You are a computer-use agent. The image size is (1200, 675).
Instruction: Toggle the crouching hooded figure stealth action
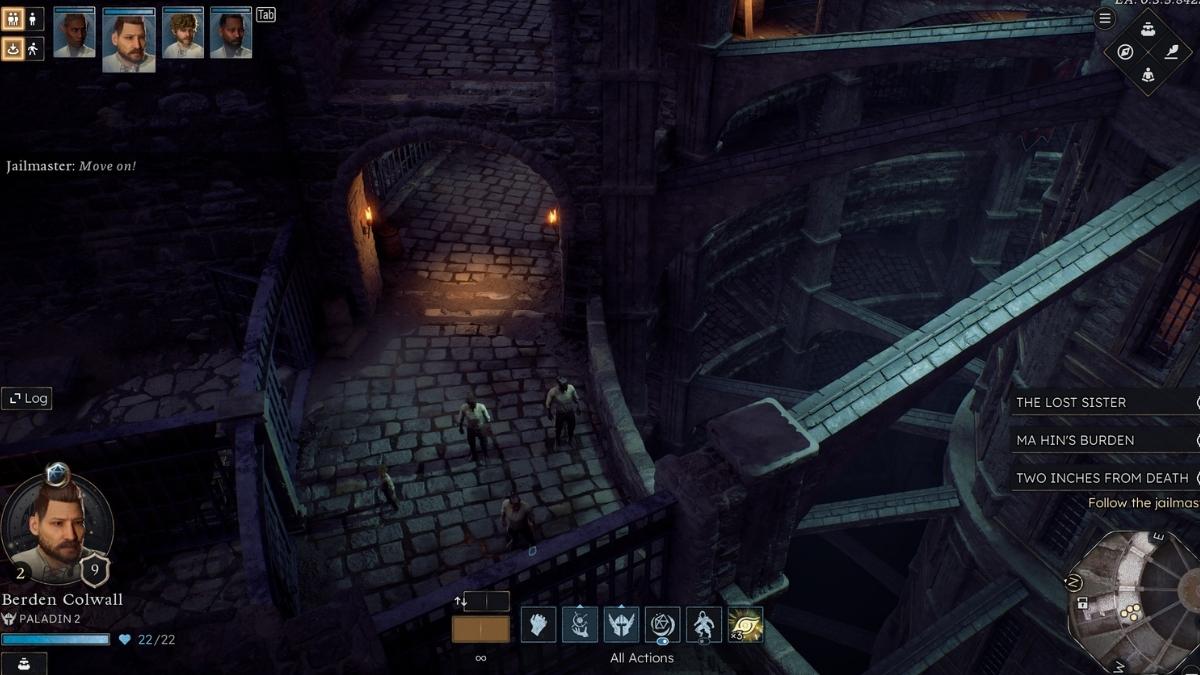coord(704,625)
